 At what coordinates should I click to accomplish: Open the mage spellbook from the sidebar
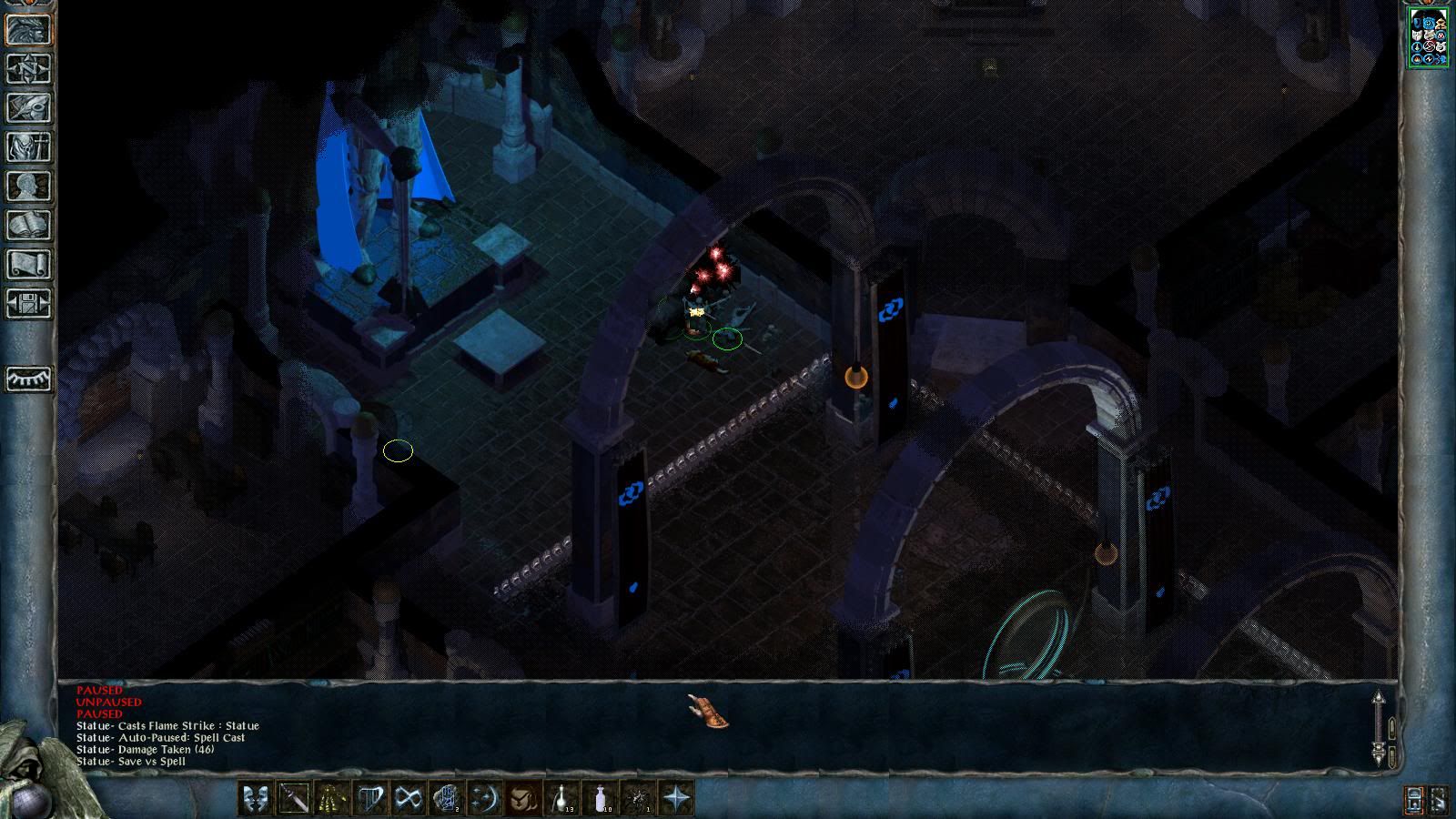(28, 225)
